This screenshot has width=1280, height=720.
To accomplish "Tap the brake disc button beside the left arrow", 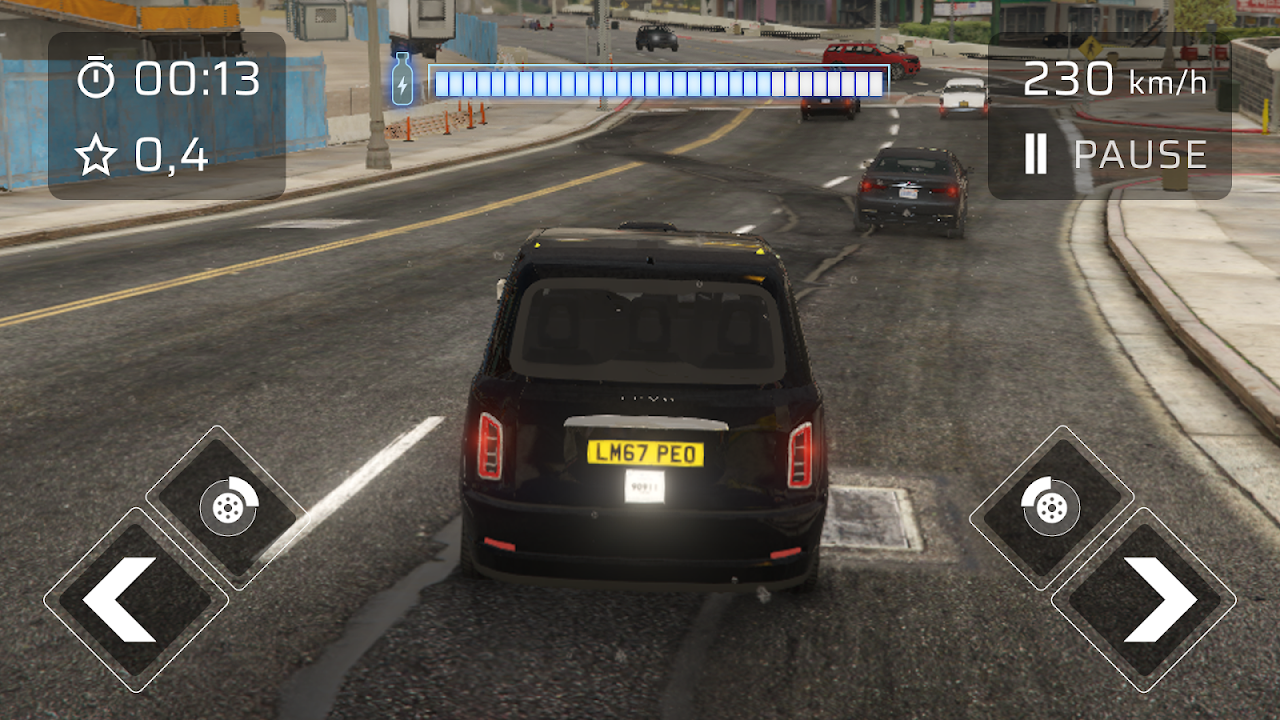I will pos(228,507).
